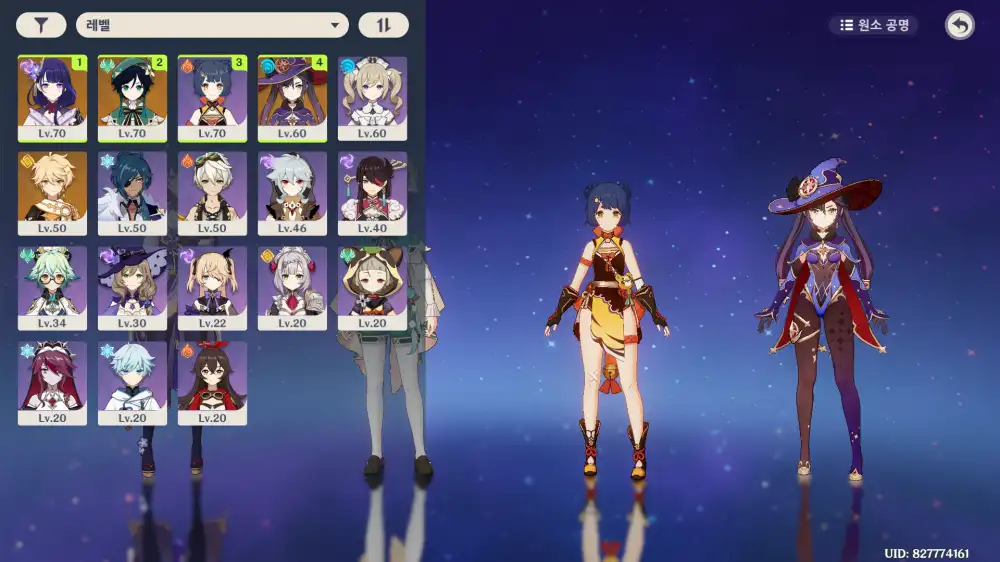Select the Raiden Shogun card in slot 1
The width and height of the screenshot is (1000, 562).
click(x=52, y=98)
